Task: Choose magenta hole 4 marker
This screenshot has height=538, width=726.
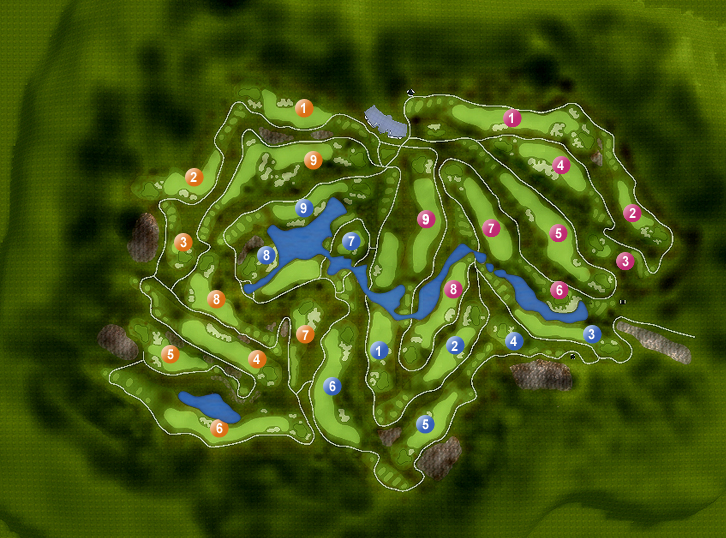Action: [x=560, y=165]
